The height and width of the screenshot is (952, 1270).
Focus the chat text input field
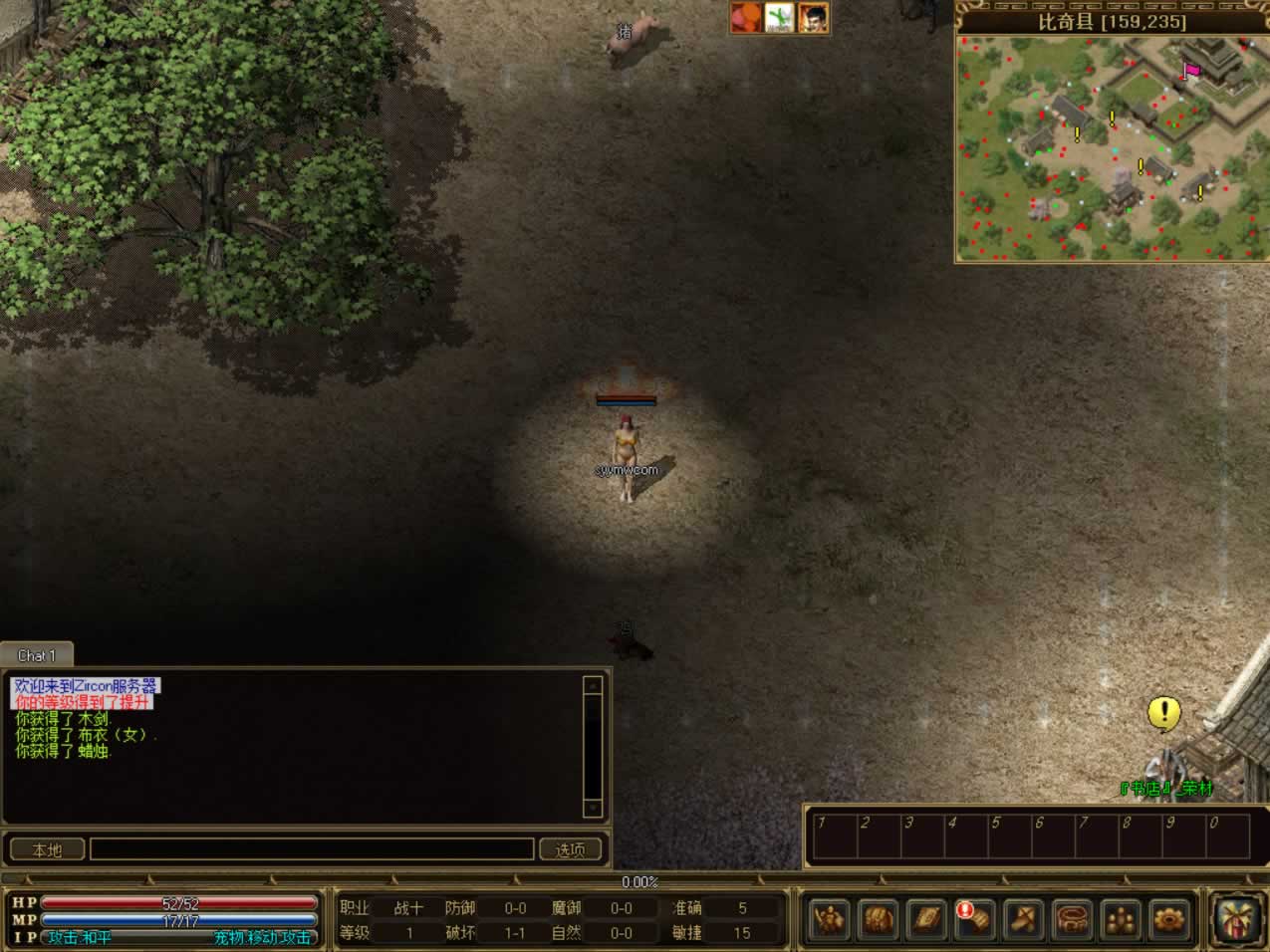312,849
